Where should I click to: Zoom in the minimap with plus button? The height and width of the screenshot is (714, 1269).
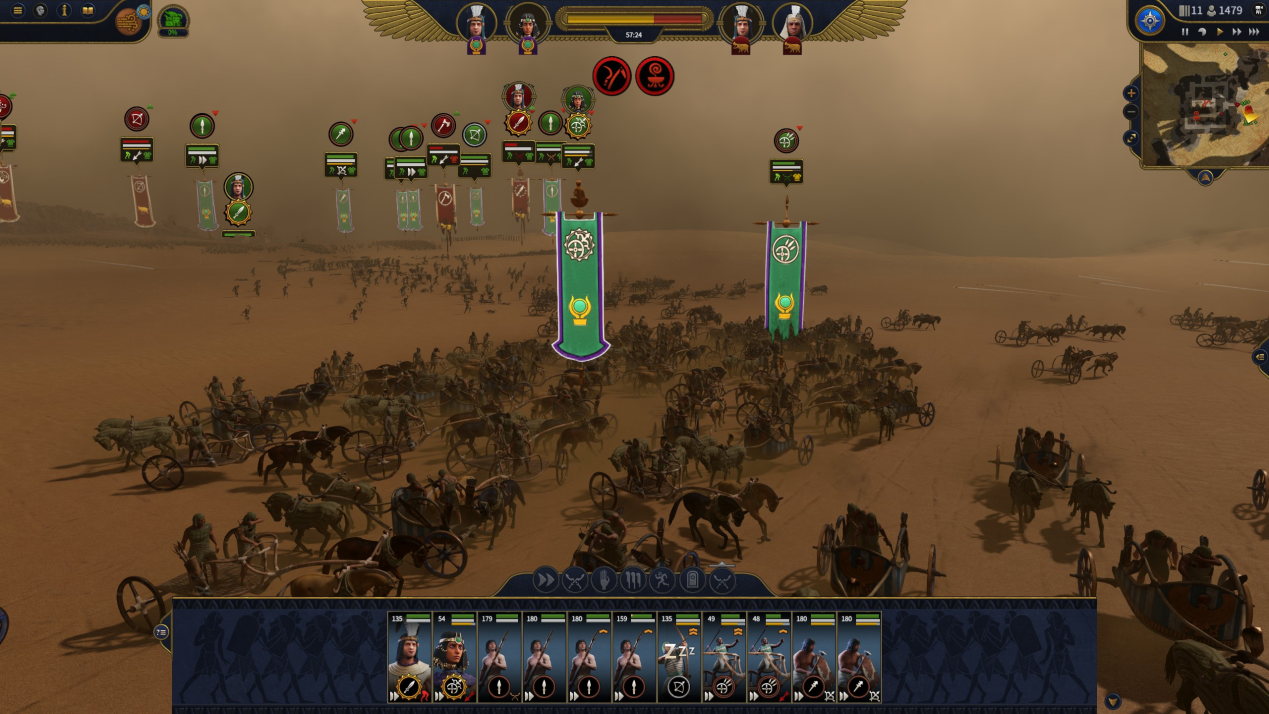point(1131,93)
